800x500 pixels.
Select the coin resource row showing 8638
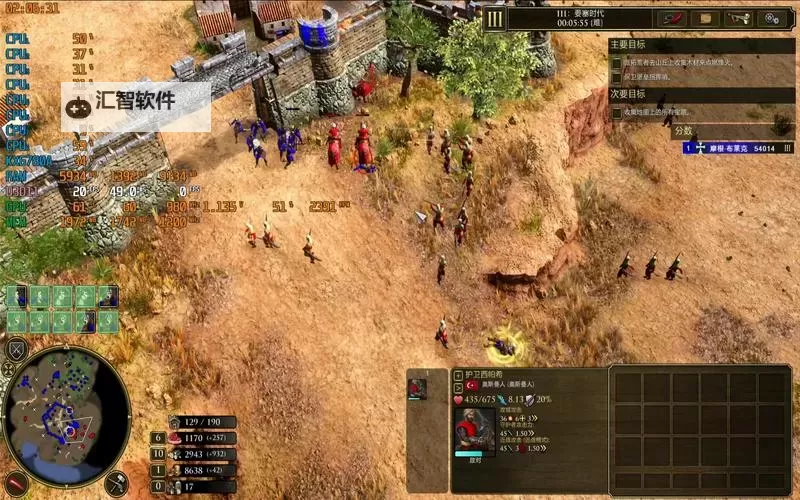coord(200,470)
